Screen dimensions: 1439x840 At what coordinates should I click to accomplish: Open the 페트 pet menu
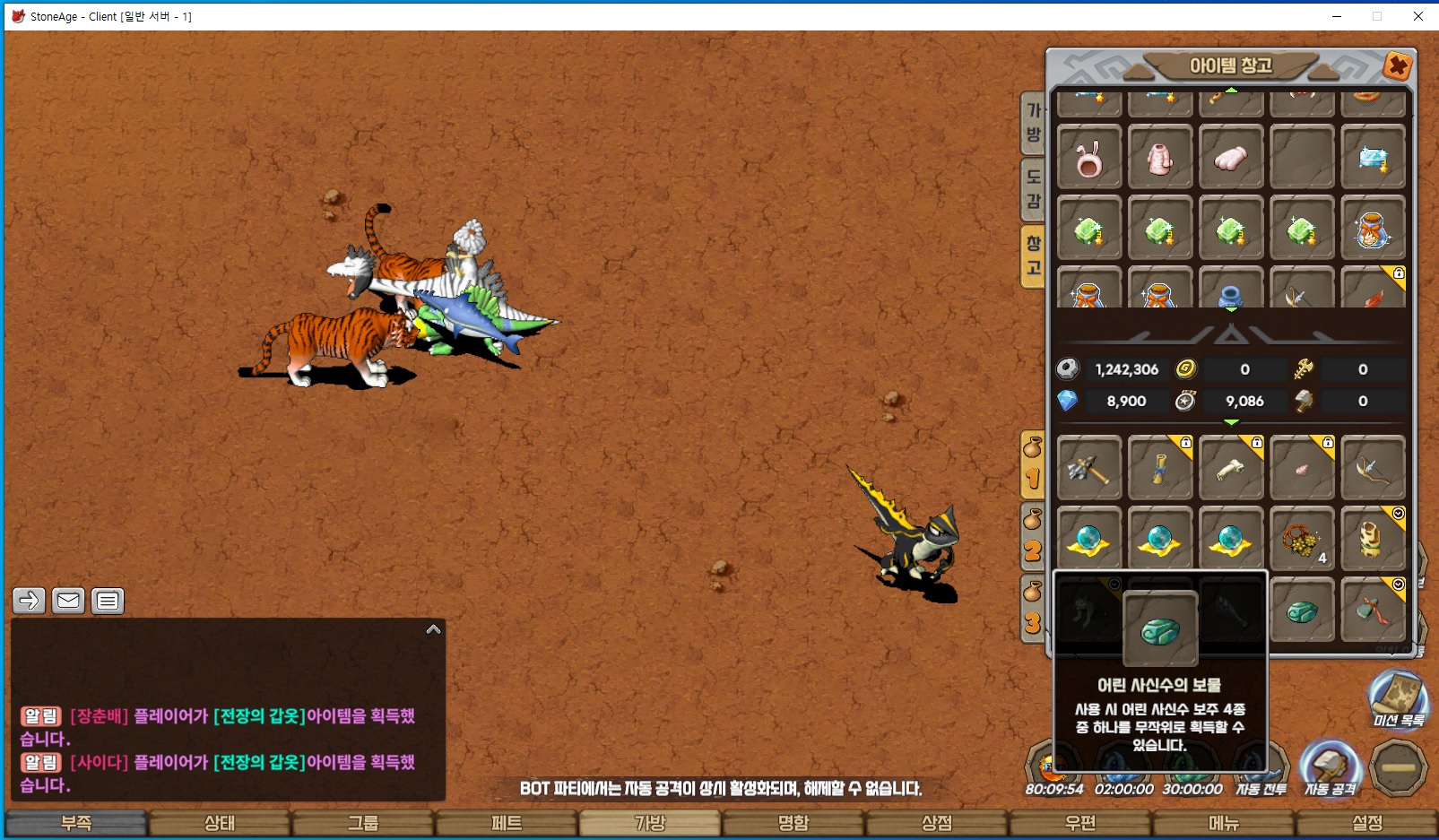pyautogui.click(x=507, y=823)
